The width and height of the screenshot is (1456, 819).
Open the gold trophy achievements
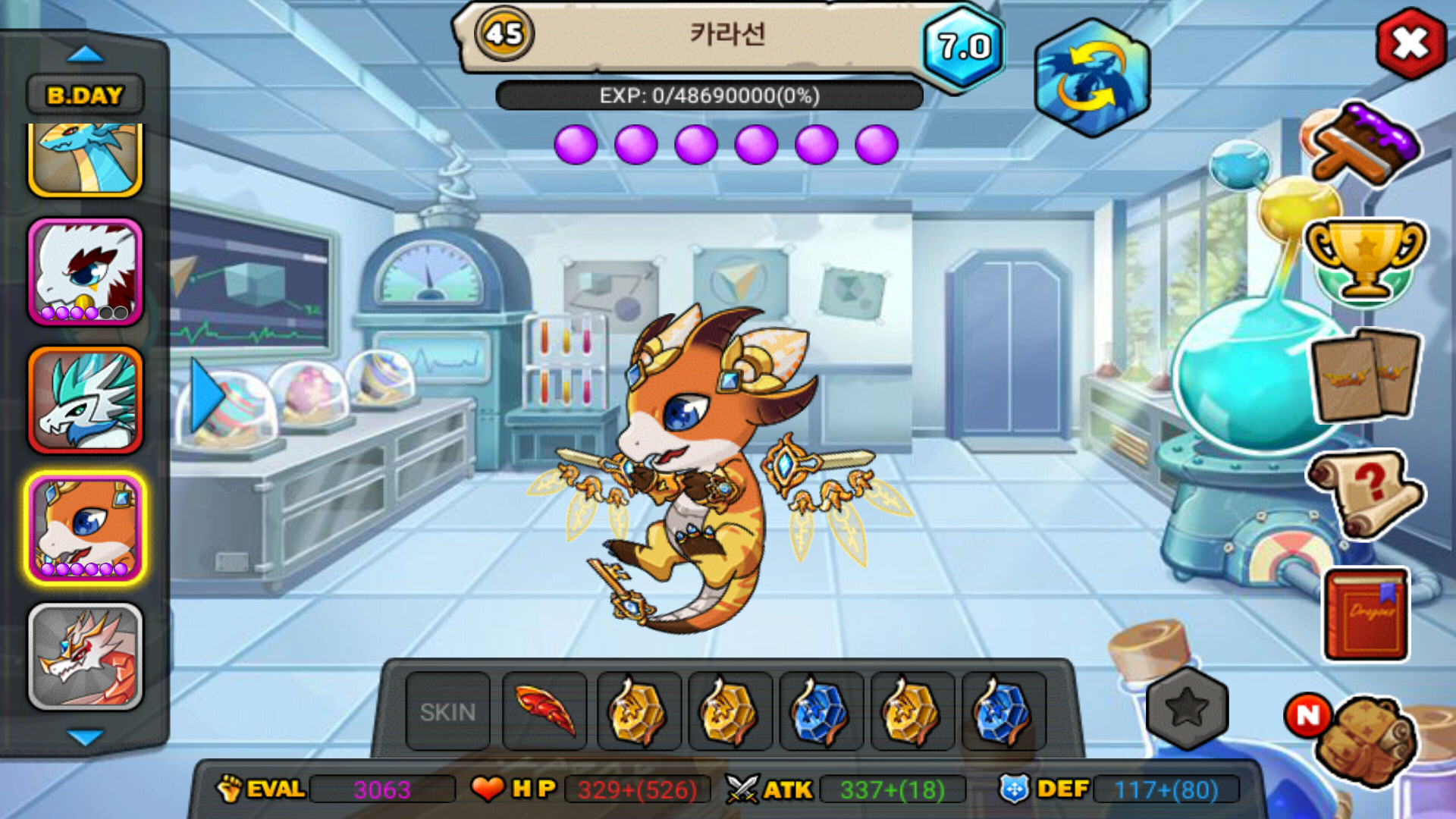(x=1364, y=260)
